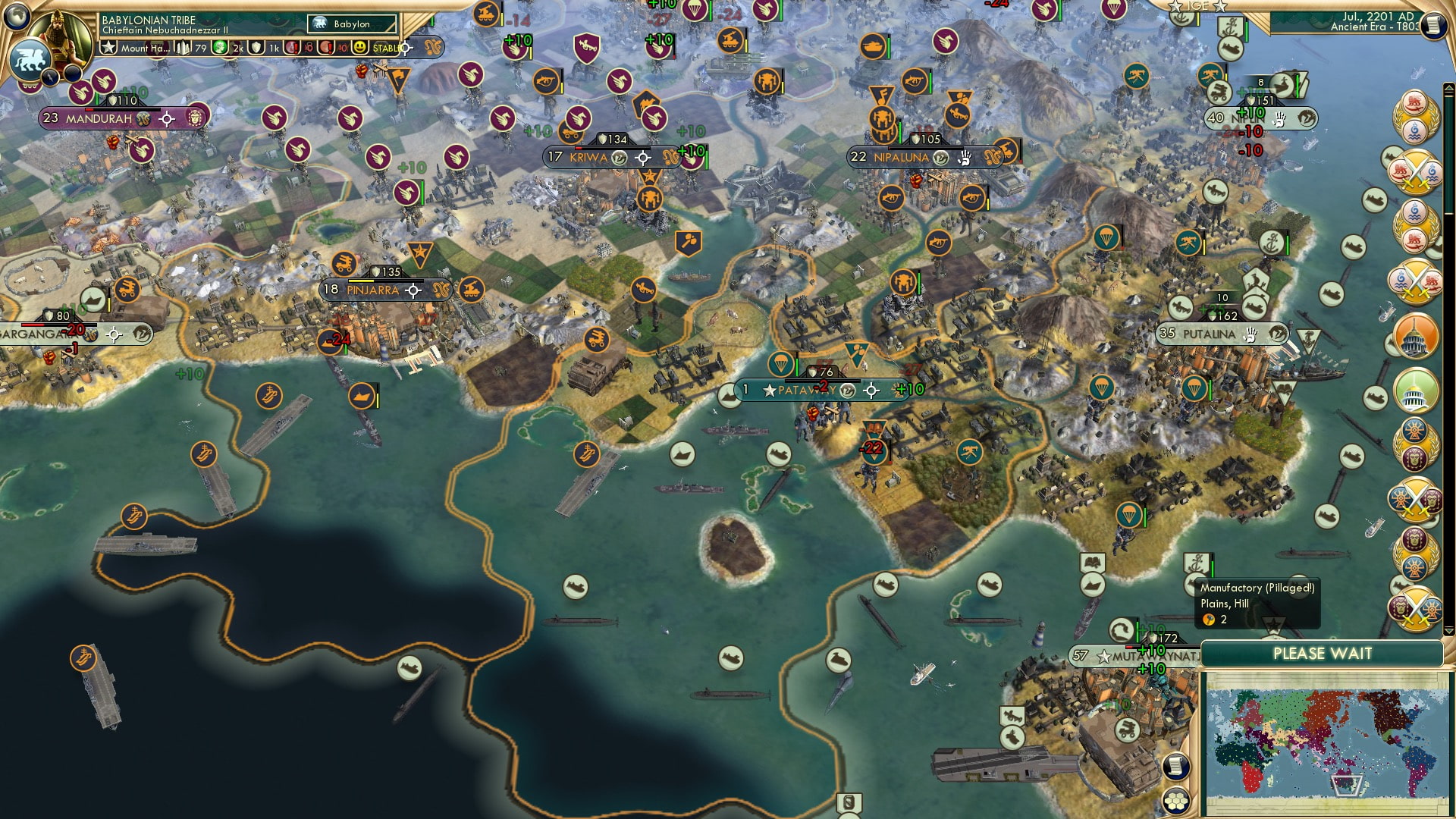
Task: Click the star toggle right of the IGE label
Action: (1221, 7)
